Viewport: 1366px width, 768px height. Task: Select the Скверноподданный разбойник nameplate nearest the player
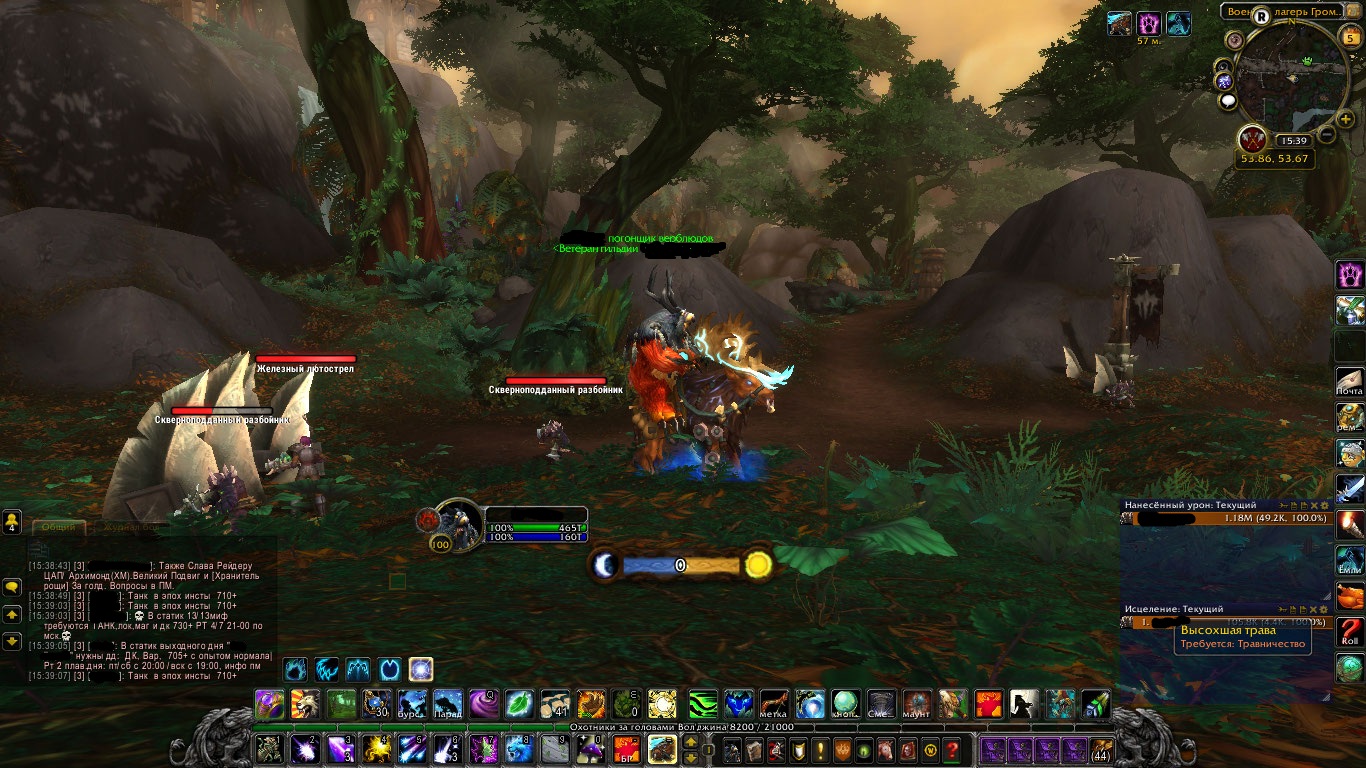(x=556, y=381)
